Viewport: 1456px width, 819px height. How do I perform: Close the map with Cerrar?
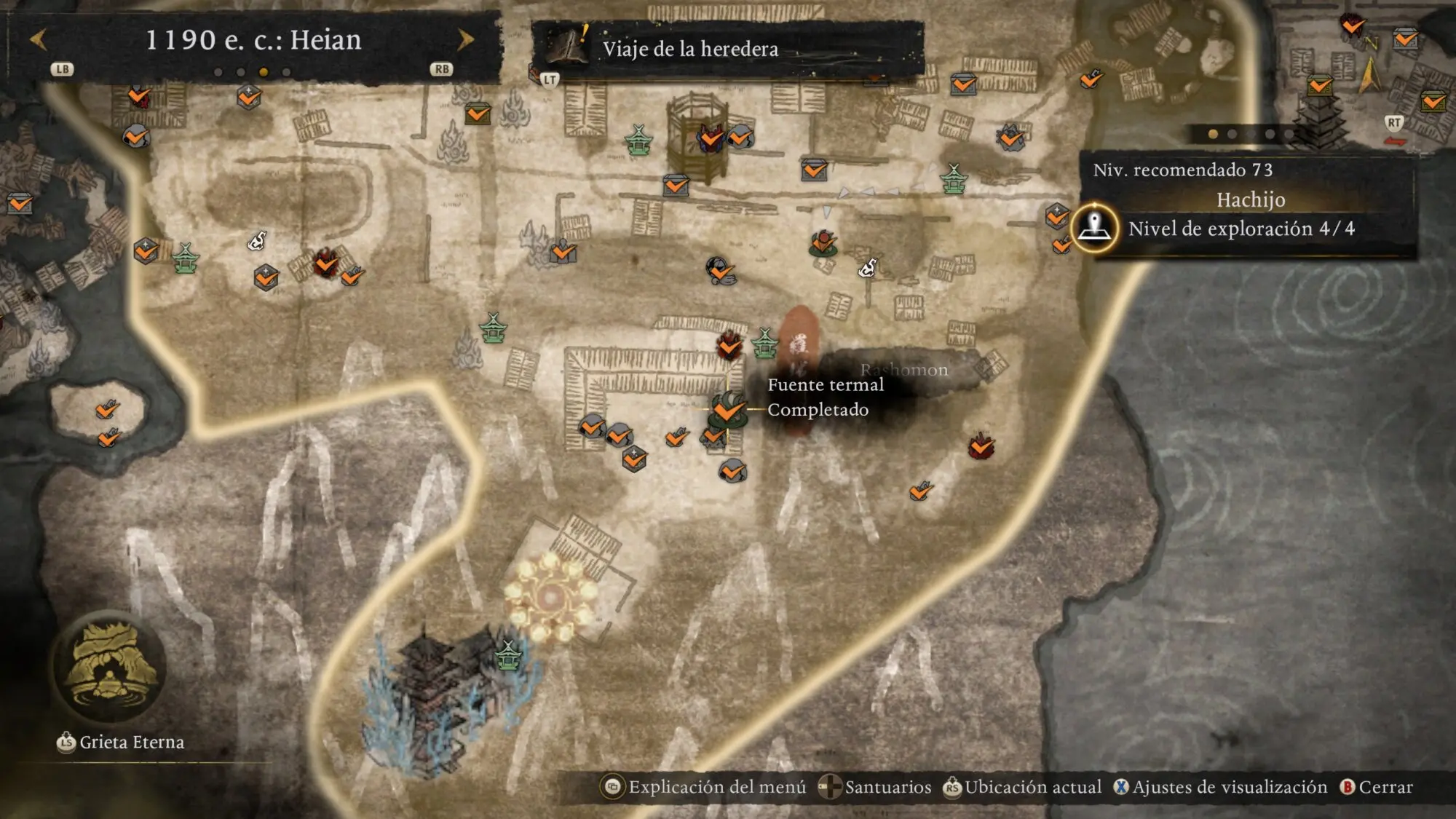tap(1377, 787)
